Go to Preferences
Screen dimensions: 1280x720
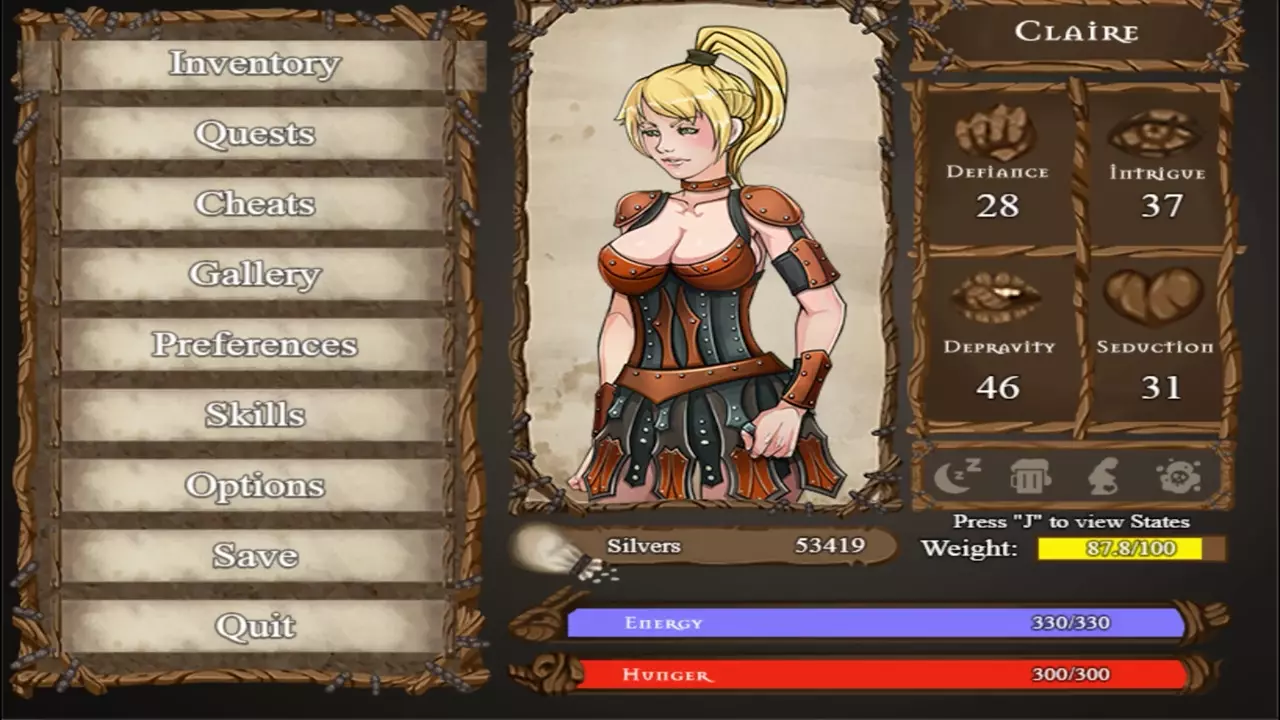tap(254, 345)
